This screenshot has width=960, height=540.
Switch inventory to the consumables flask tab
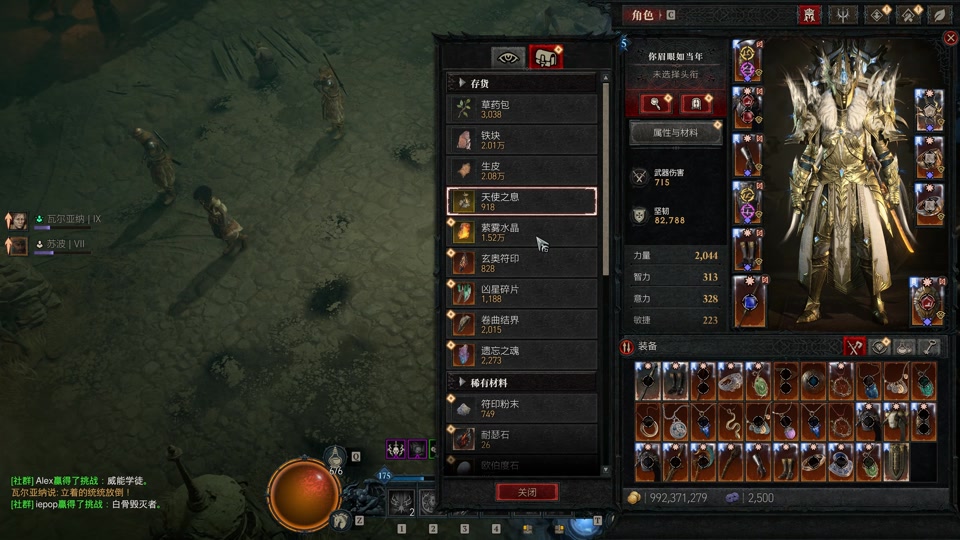905,347
